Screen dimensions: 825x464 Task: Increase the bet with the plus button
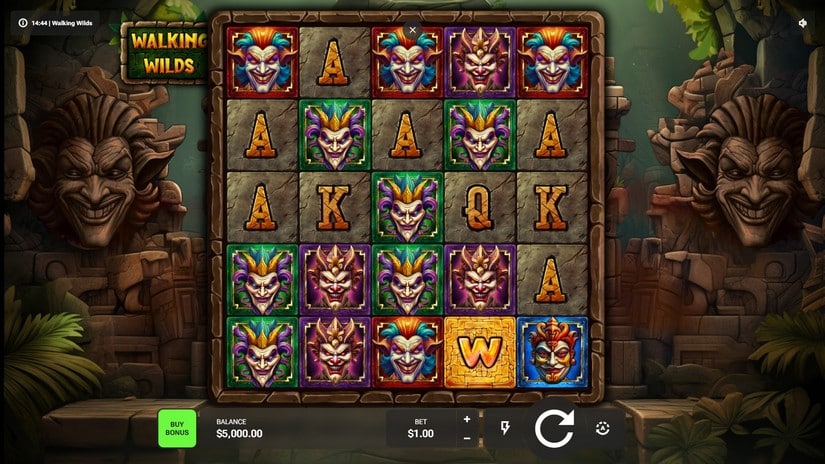click(466, 419)
